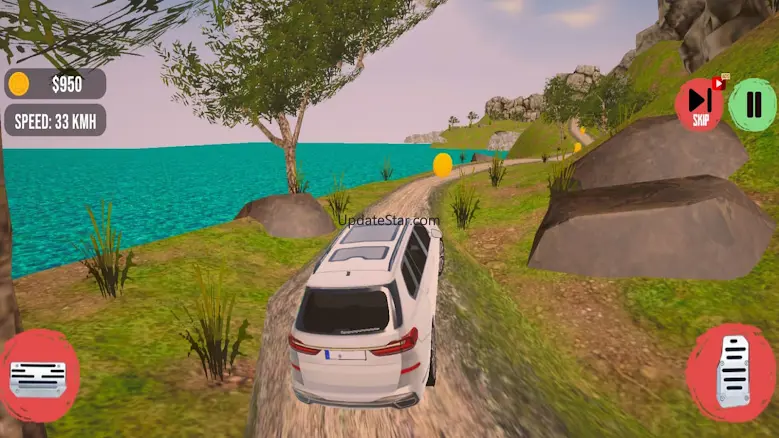Viewport: 779px width, 438px height.
Task: Pause the game with the green button
Action: pos(752,104)
